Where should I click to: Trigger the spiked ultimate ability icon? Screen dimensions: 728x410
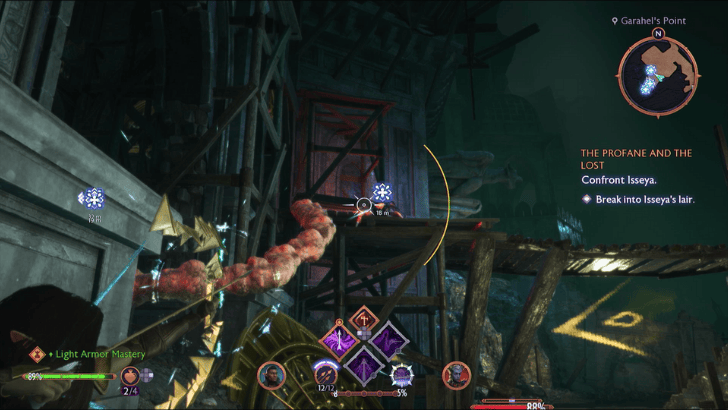point(403,376)
